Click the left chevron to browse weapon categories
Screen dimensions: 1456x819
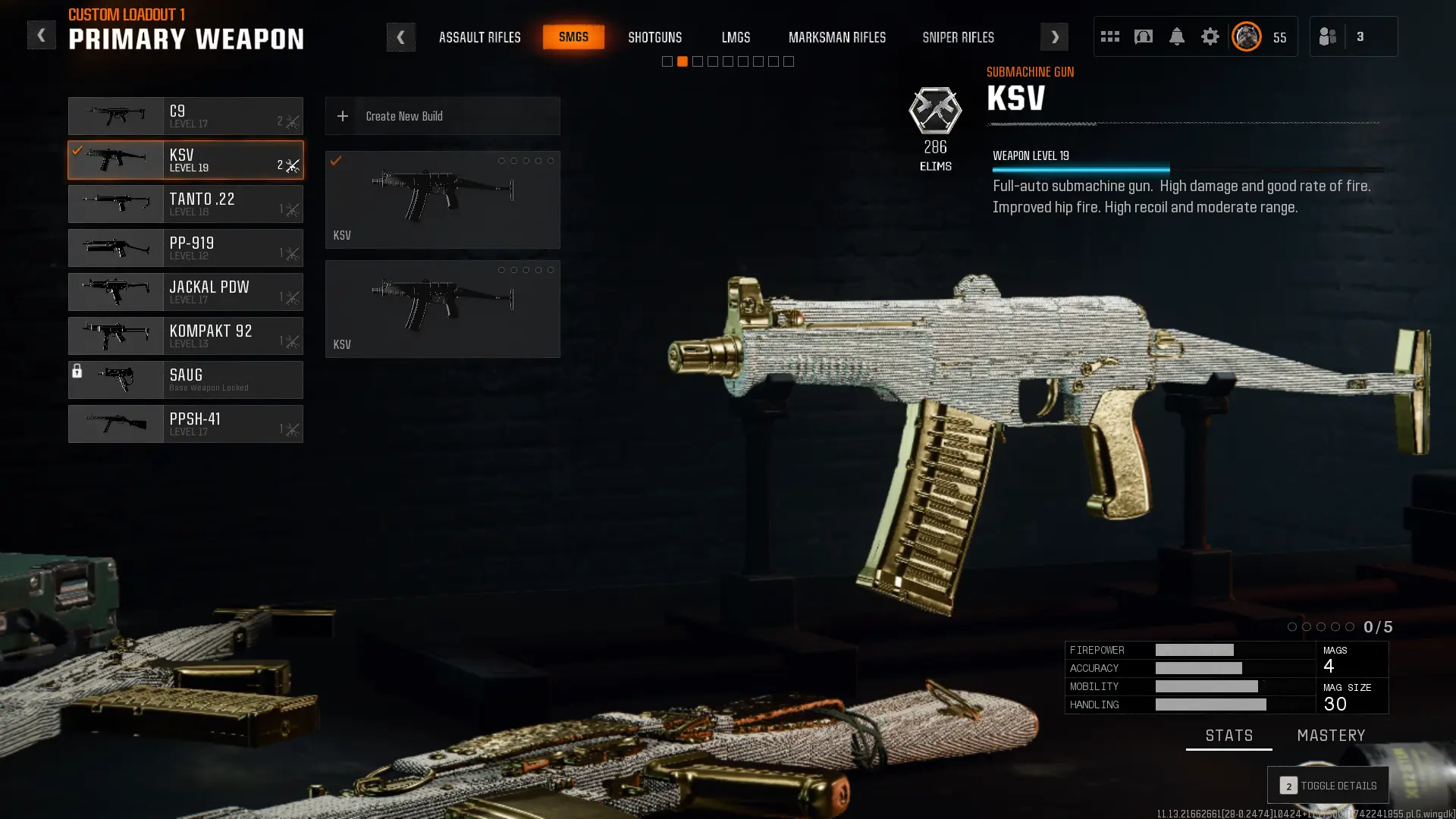click(401, 36)
